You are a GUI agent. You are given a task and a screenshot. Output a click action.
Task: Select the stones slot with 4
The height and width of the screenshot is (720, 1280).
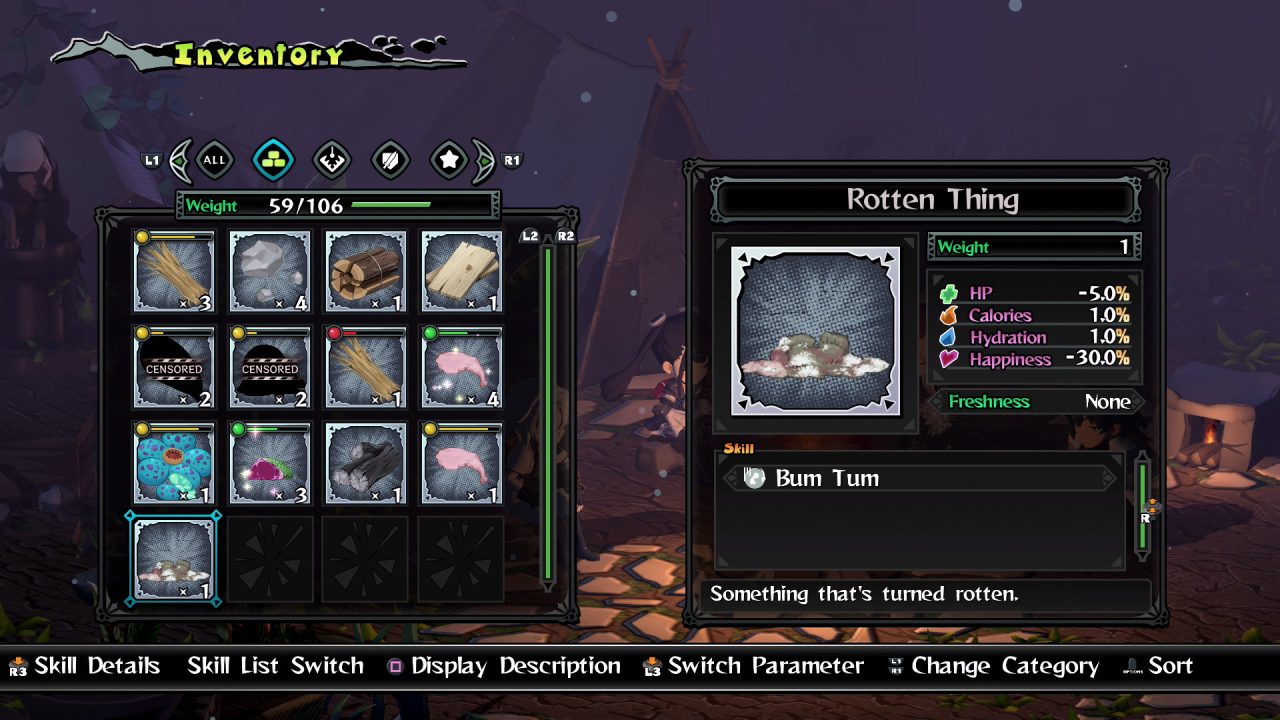[270, 271]
